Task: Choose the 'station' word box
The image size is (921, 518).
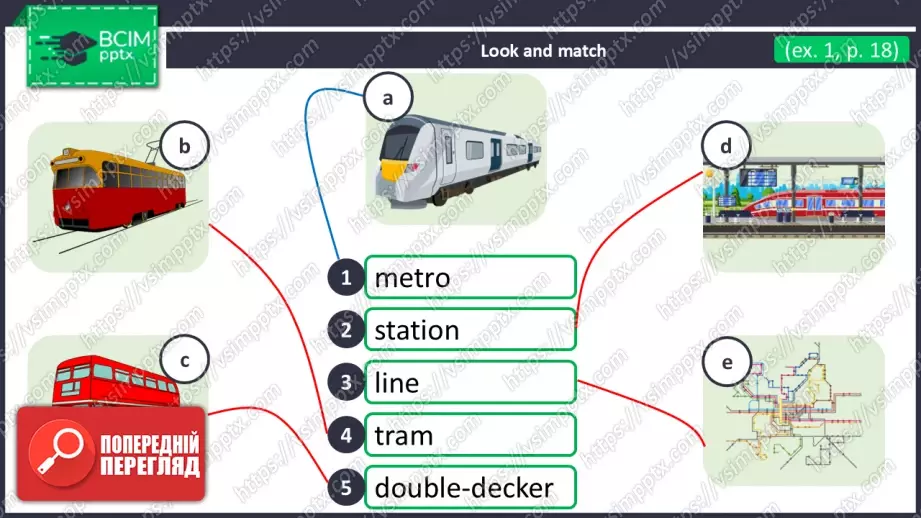Action: click(470, 330)
